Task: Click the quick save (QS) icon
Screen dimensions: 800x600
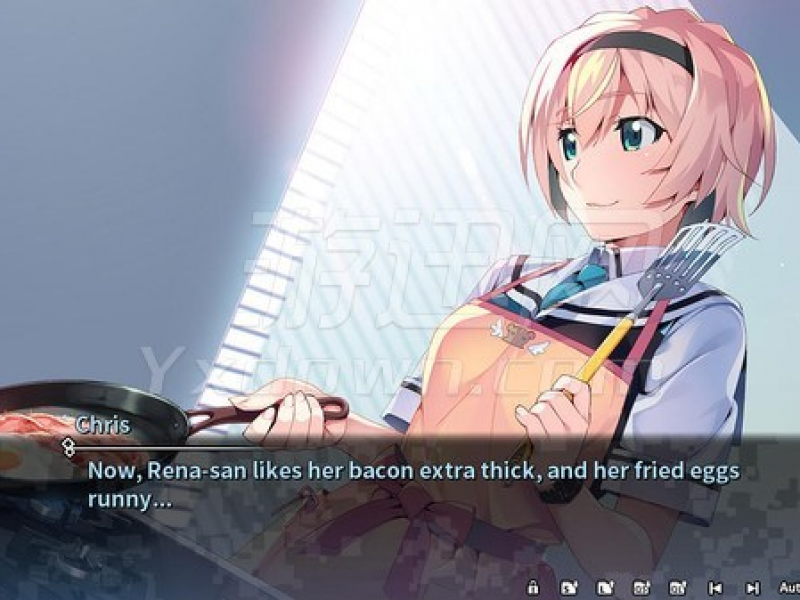Action: pos(640,587)
